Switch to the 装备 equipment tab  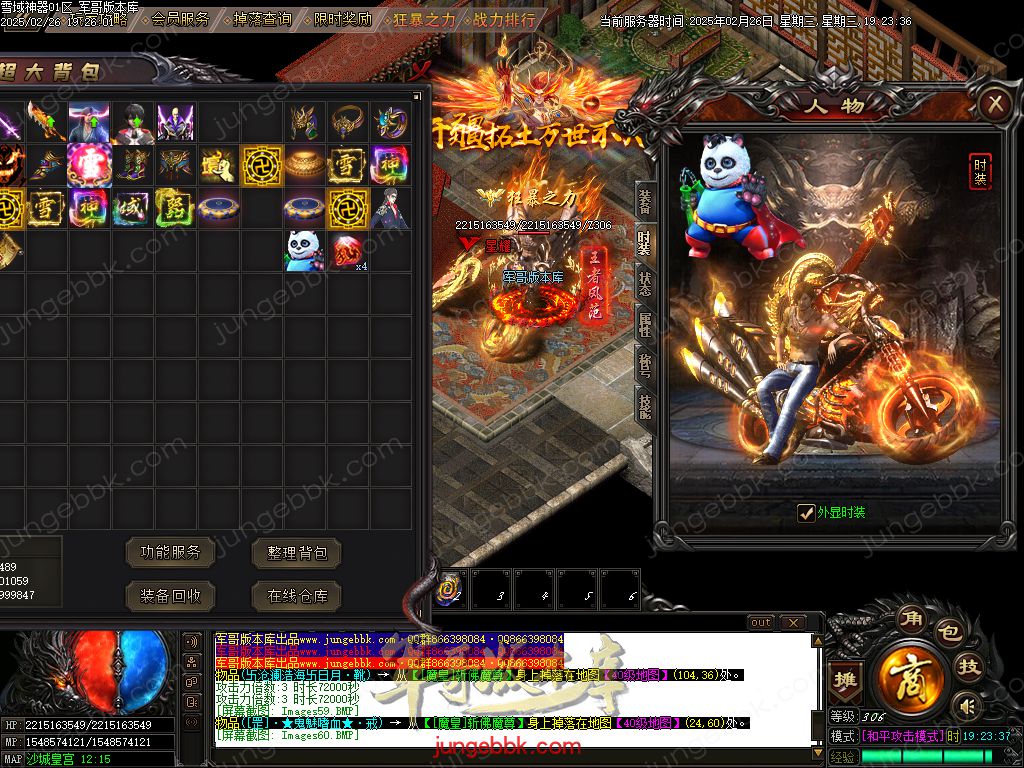(645, 202)
